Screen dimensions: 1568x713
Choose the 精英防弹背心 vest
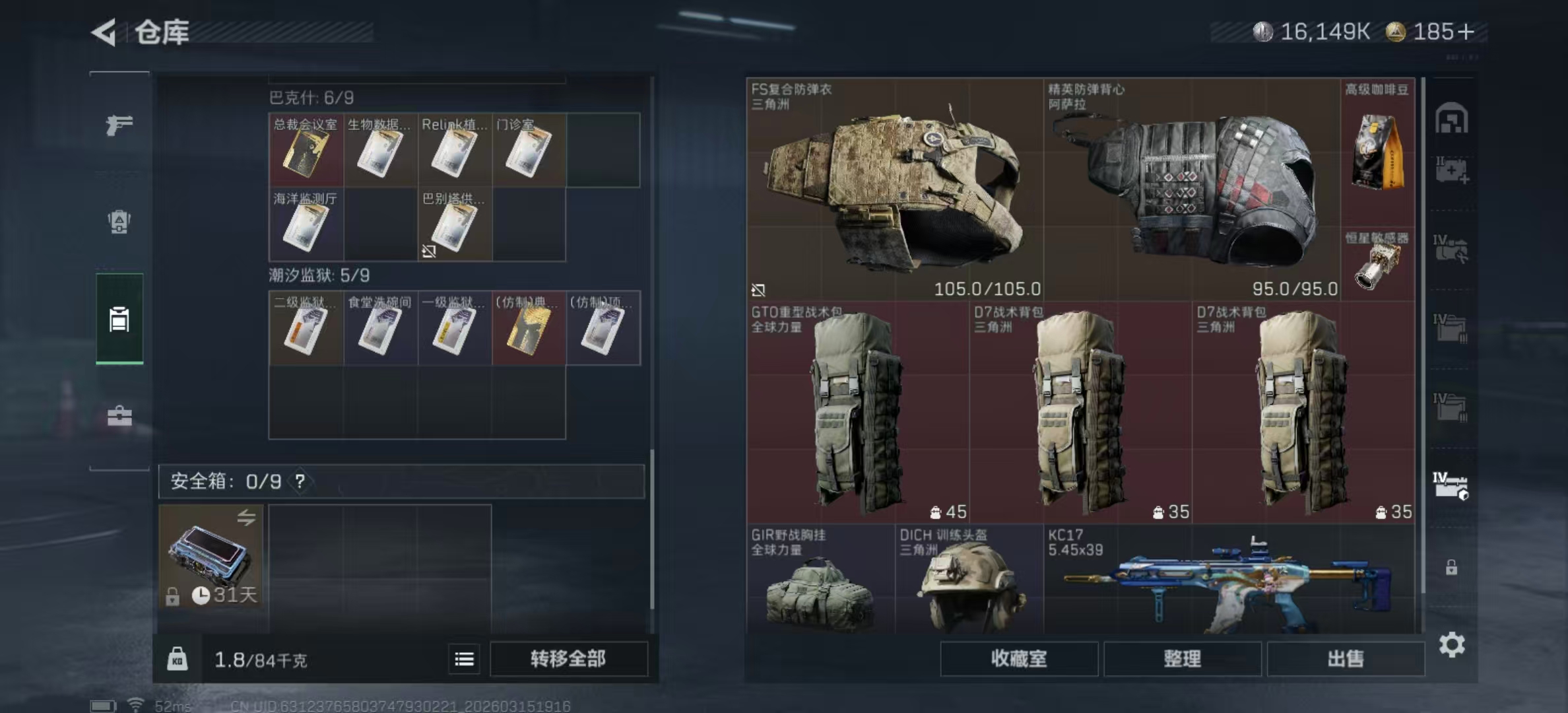click(x=1192, y=190)
